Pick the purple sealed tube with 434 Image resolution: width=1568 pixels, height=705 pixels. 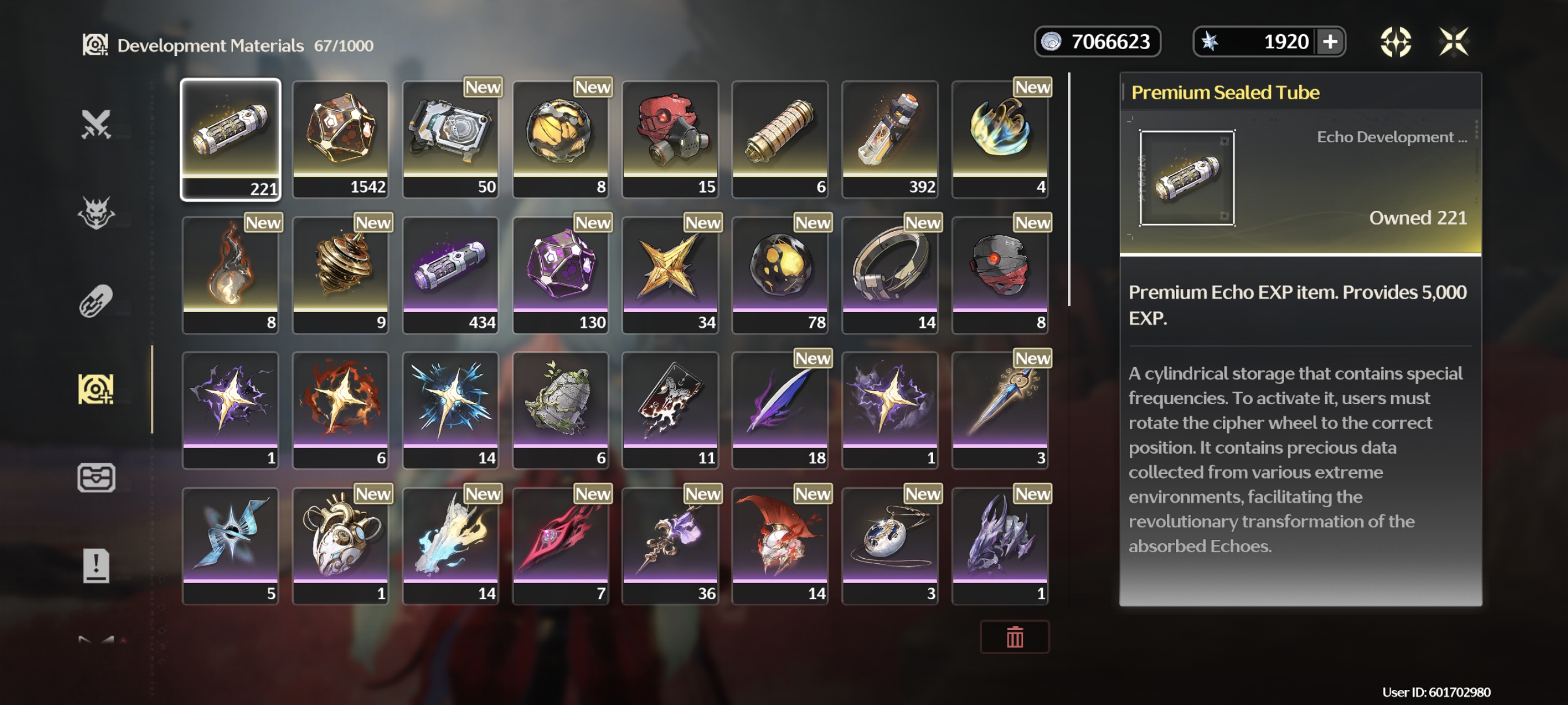(x=450, y=274)
